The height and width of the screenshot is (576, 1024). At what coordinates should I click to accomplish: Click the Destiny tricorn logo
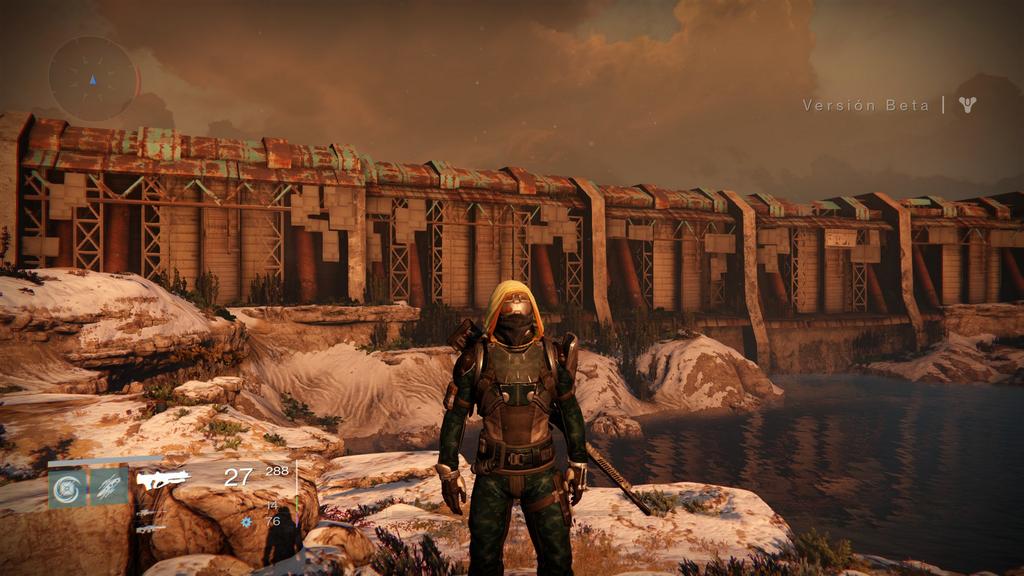pos(966,104)
